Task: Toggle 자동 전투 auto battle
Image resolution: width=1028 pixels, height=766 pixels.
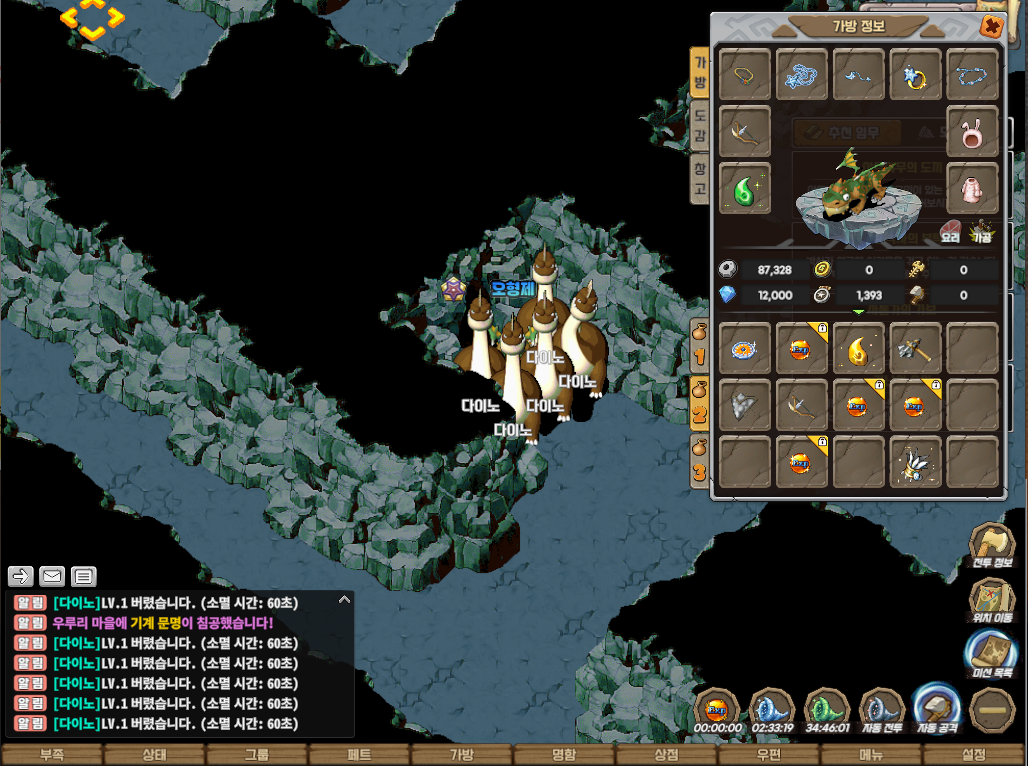Action: (881, 712)
